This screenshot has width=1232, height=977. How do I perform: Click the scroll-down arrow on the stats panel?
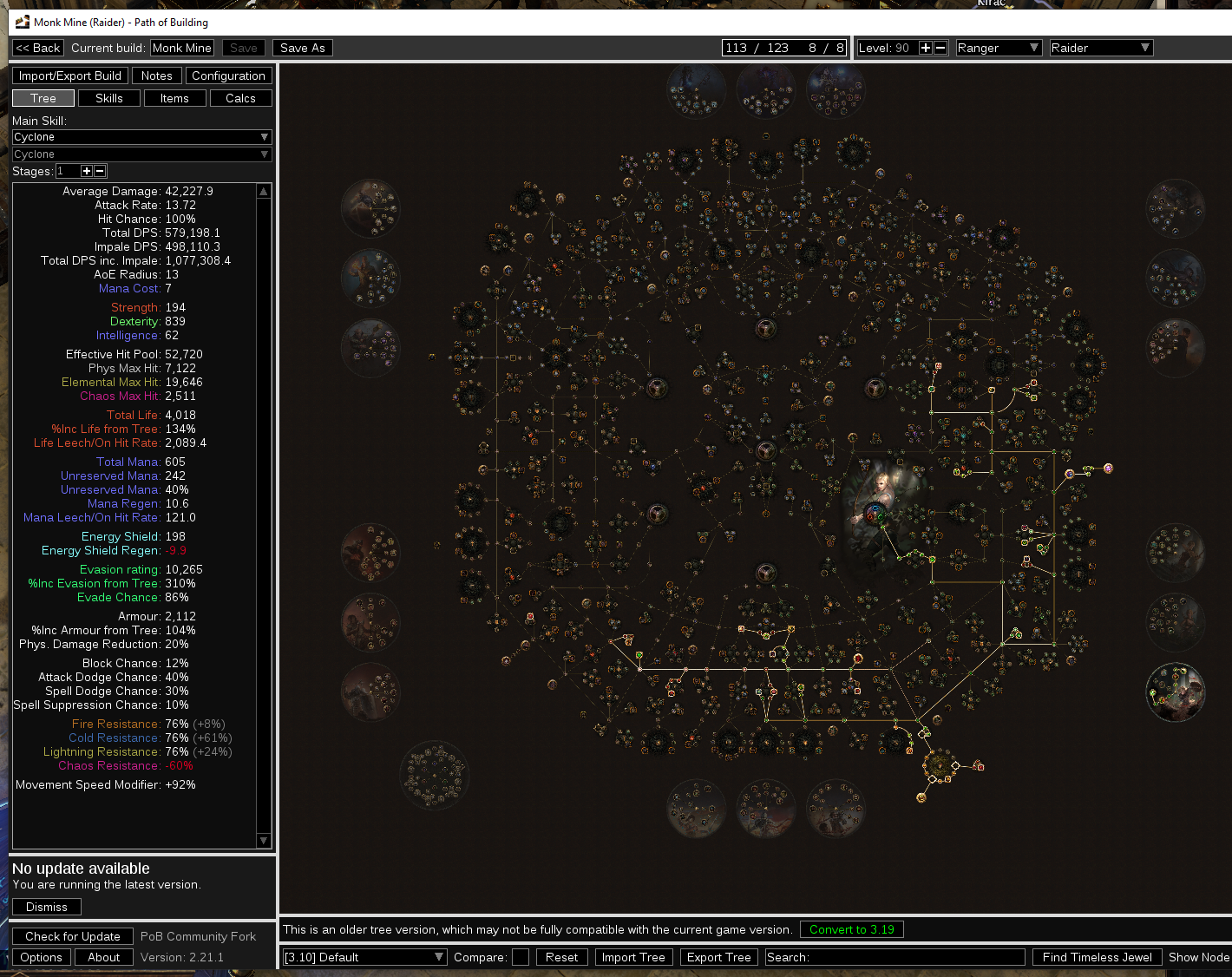[264, 841]
